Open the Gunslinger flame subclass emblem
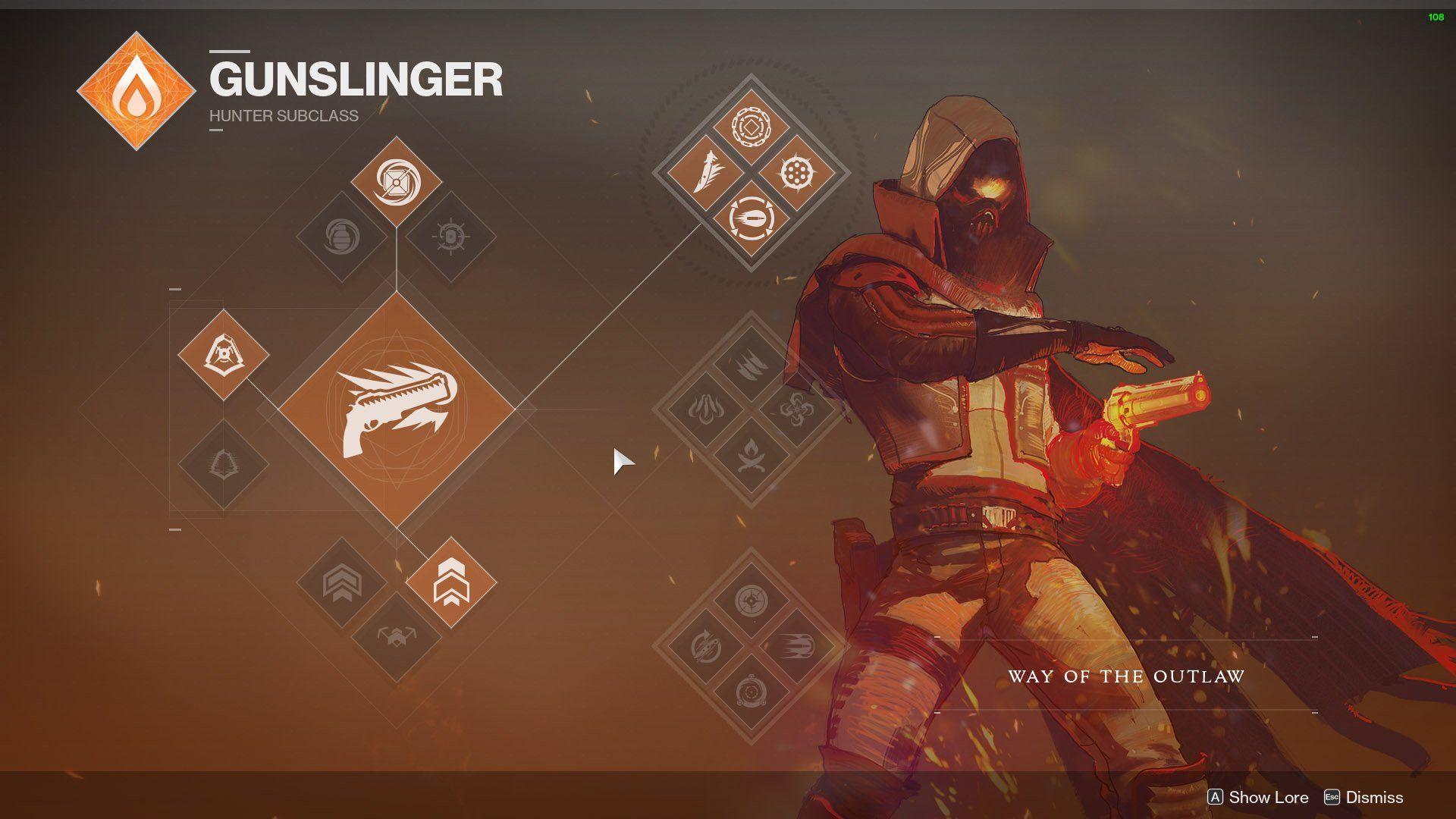The height and width of the screenshot is (819, 1456). (136, 91)
